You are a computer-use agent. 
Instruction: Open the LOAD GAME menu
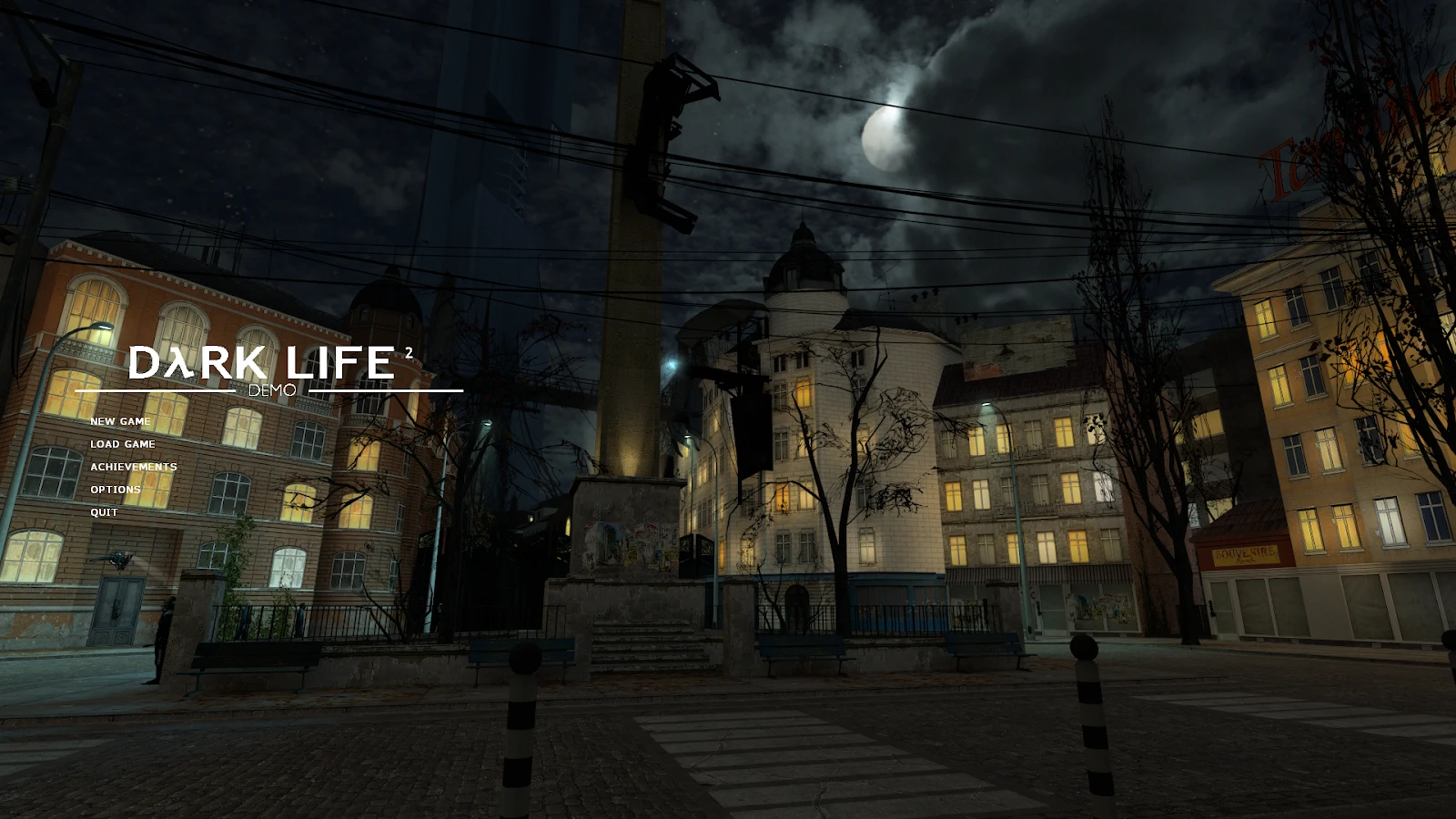121,444
